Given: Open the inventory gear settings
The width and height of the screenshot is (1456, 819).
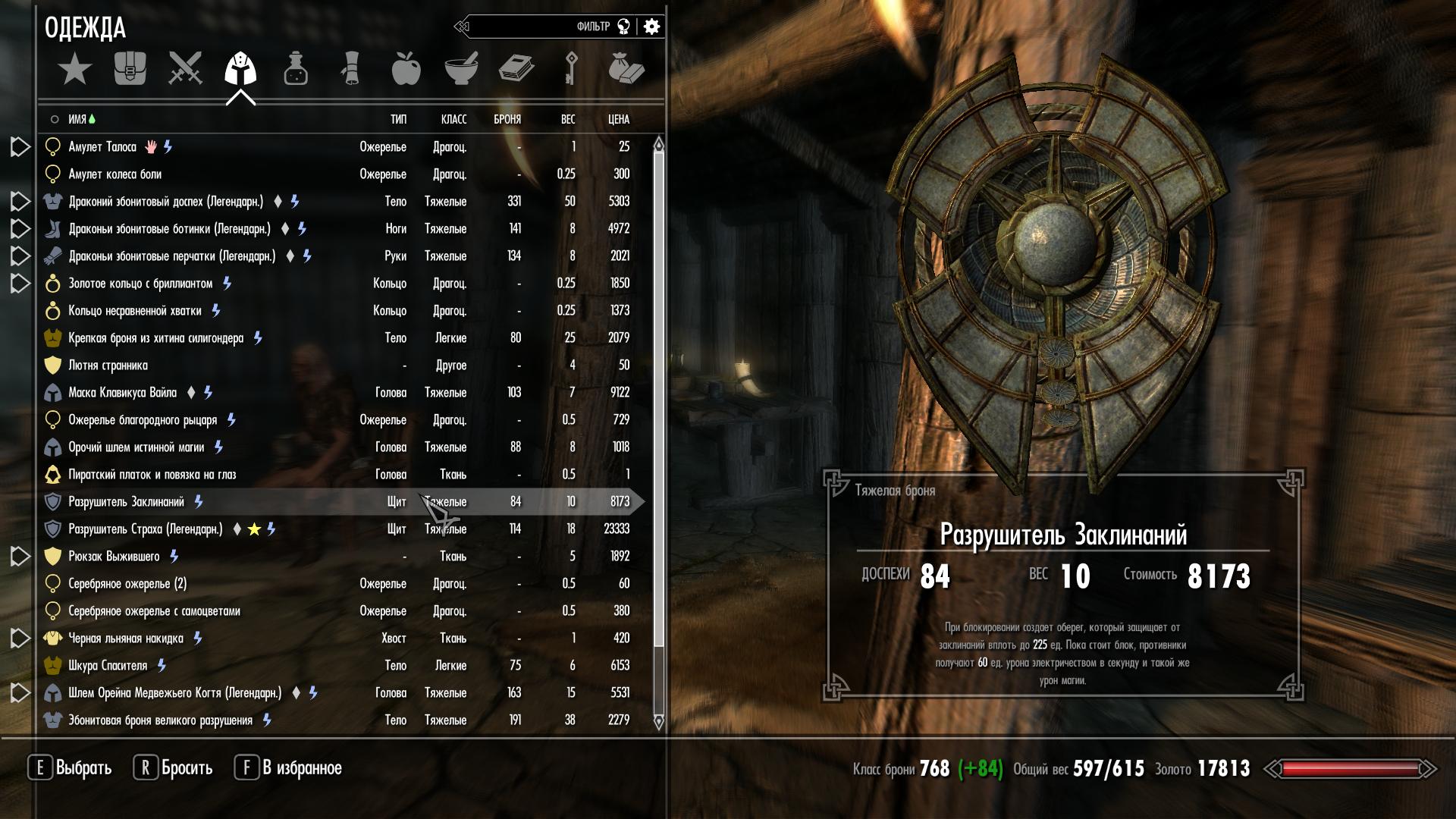Looking at the screenshot, I should pyautogui.click(x=651, y=27).
